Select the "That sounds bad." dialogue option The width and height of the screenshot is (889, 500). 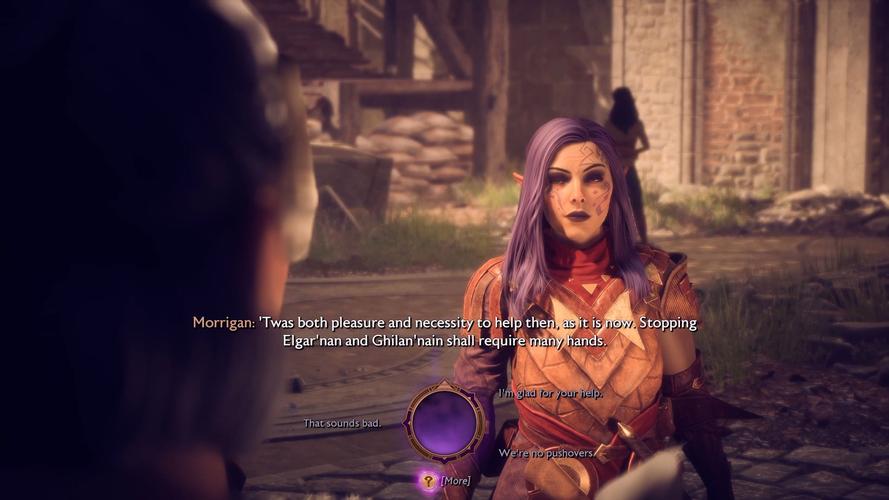point(342,423)
